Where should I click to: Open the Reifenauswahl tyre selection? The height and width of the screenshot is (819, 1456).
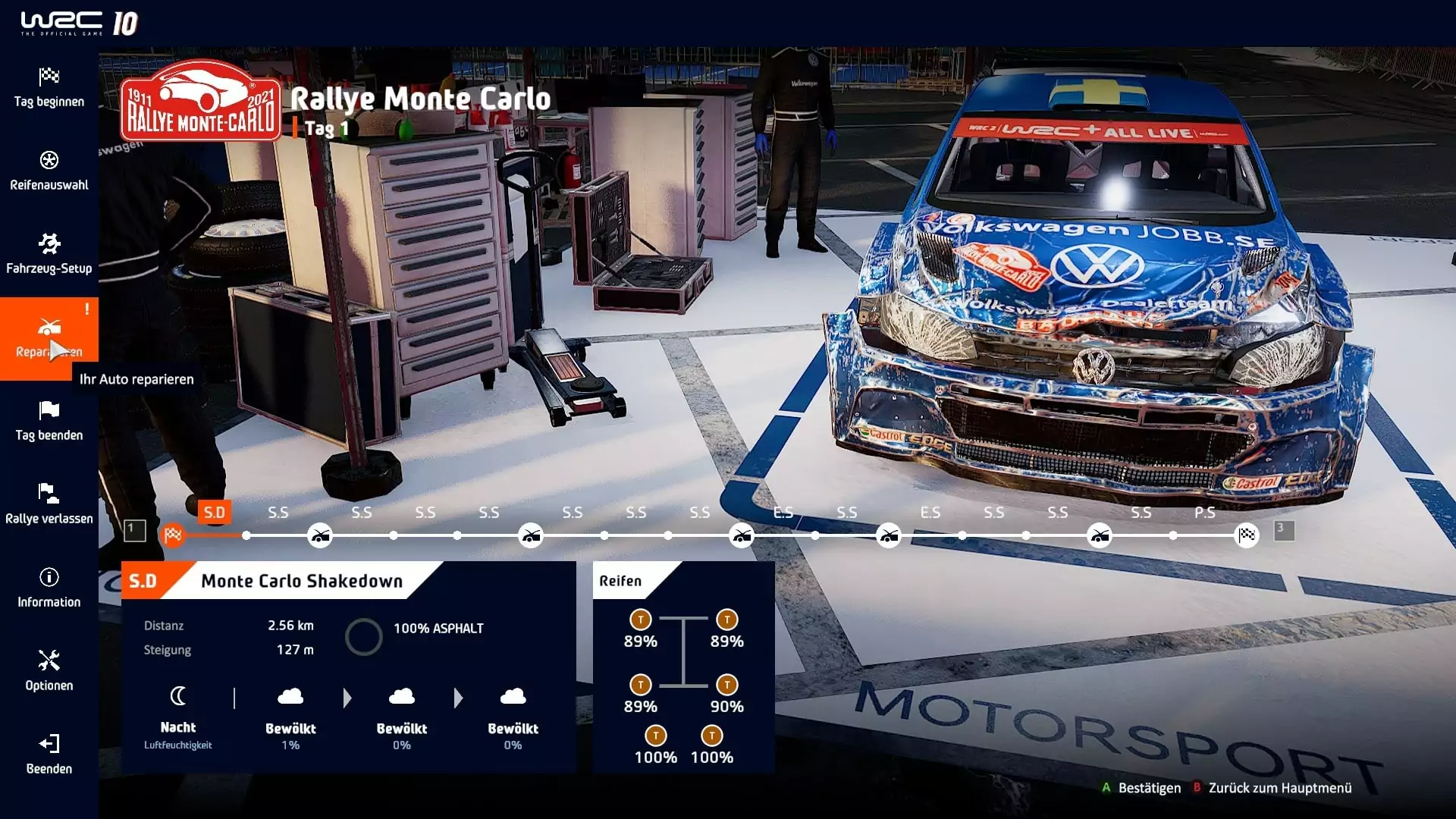pyautogui.click(x=49, y=171)
